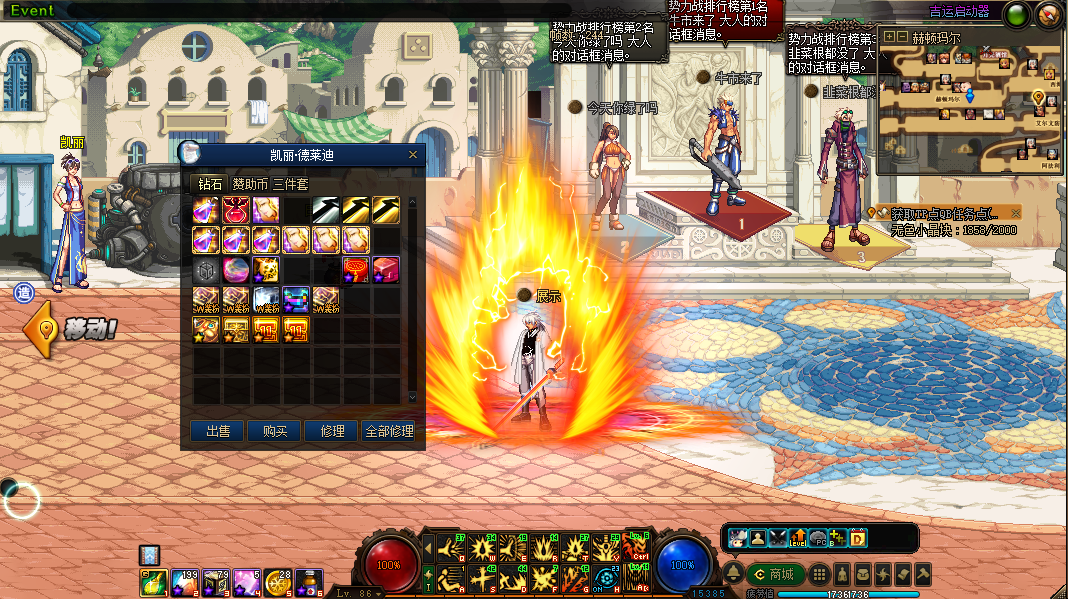Open the 赞助币 shop tab
The width and height of the screenshot is (1068, 599).
click(250, 184)
